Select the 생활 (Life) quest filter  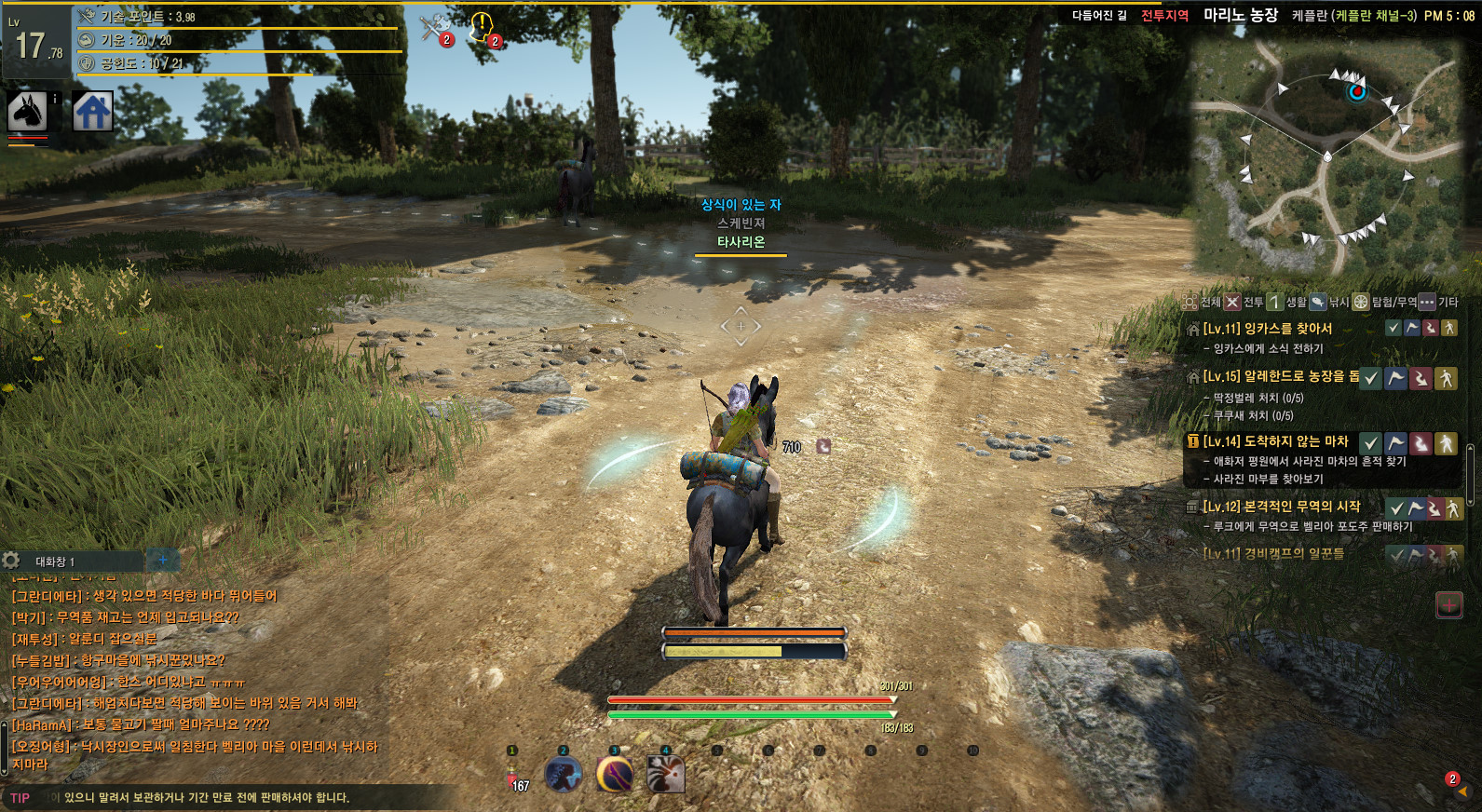1286,302
